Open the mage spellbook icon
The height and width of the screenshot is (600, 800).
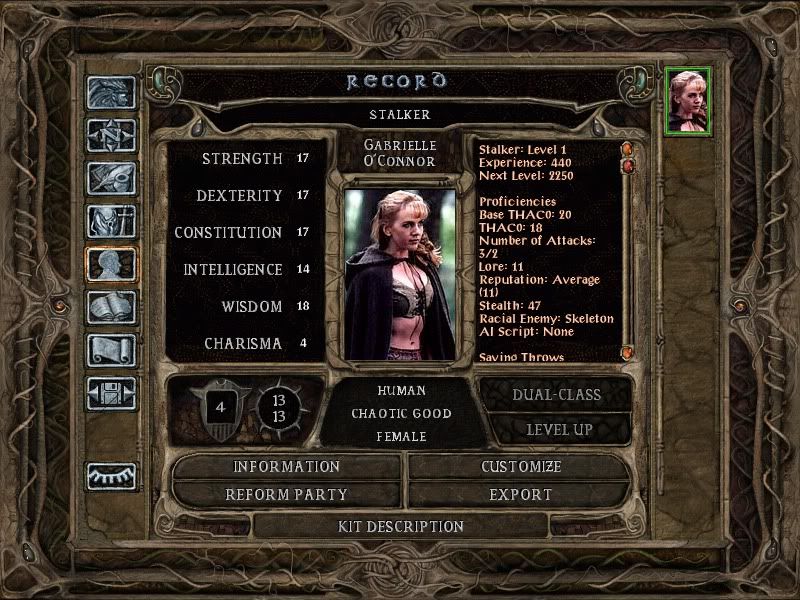click(111, 307)
